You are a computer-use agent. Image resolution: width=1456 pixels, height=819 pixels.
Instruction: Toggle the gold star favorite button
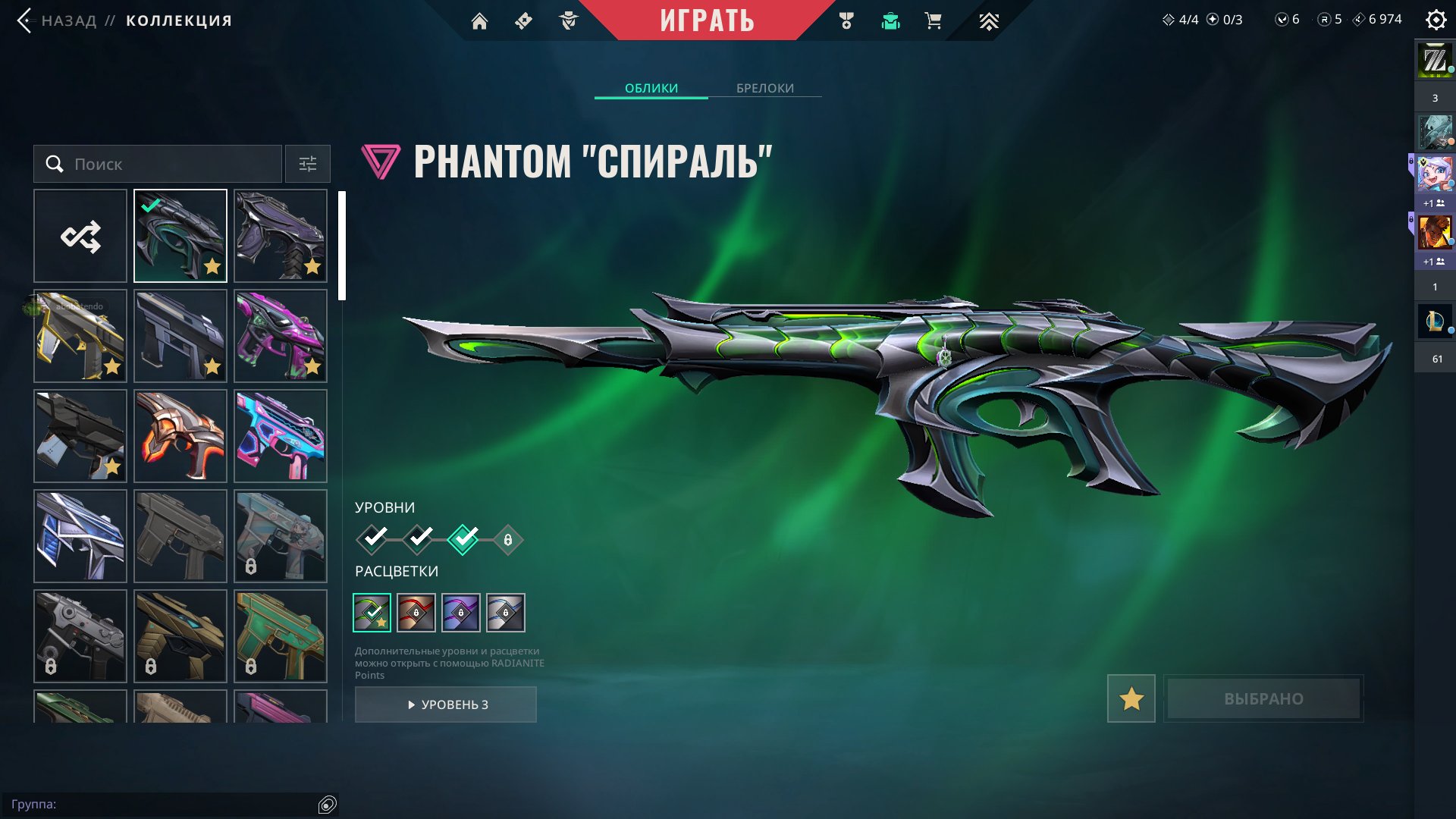(x=1131, y=698)
